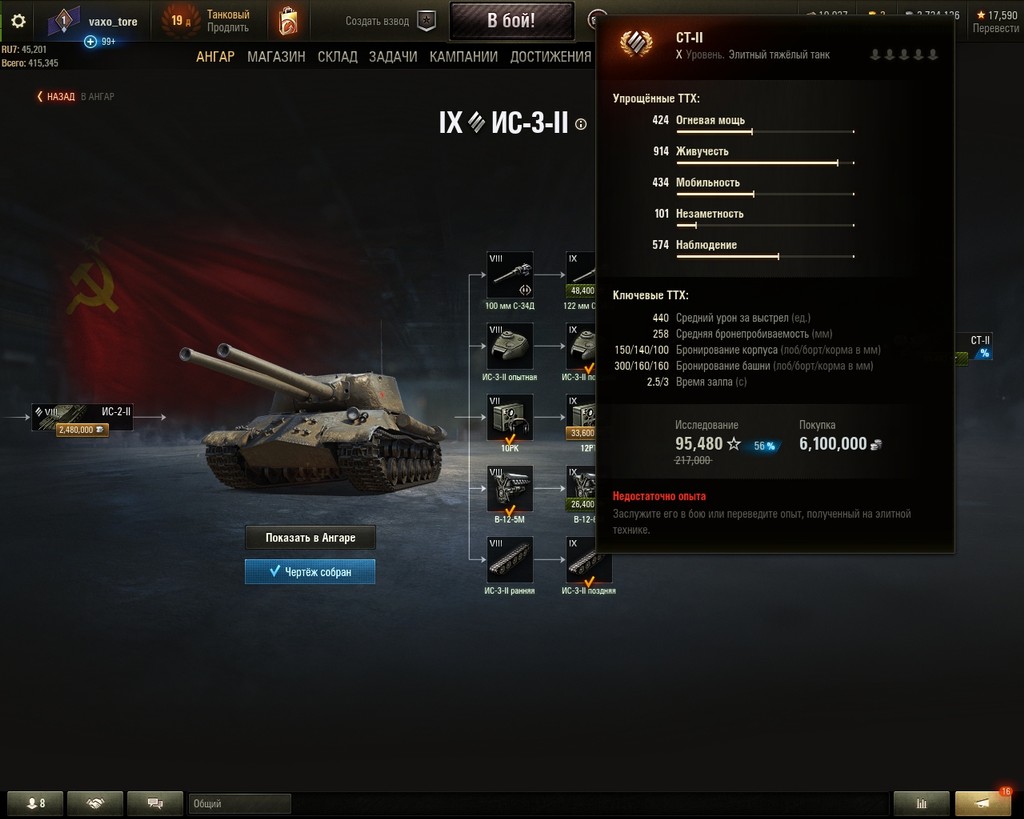Click the Чертёж собран blueprint button

(310, 572)
